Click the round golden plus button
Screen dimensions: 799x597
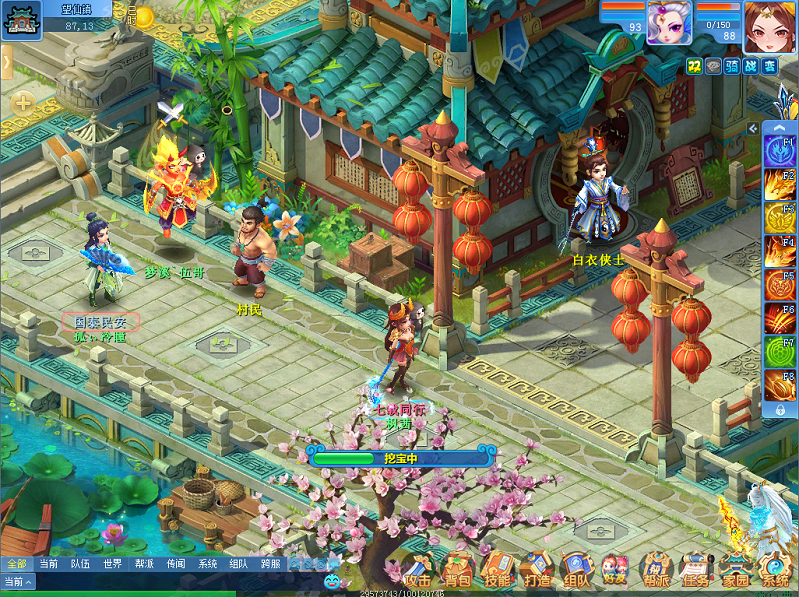(x=22, y=102)
